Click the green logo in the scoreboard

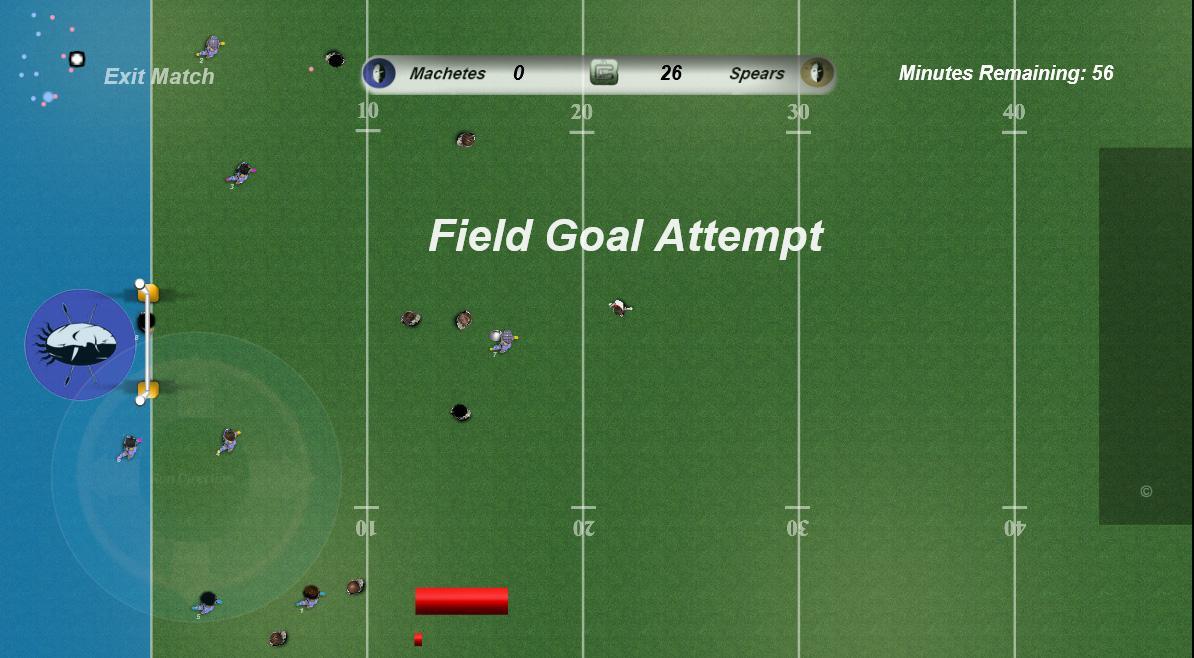604,72
